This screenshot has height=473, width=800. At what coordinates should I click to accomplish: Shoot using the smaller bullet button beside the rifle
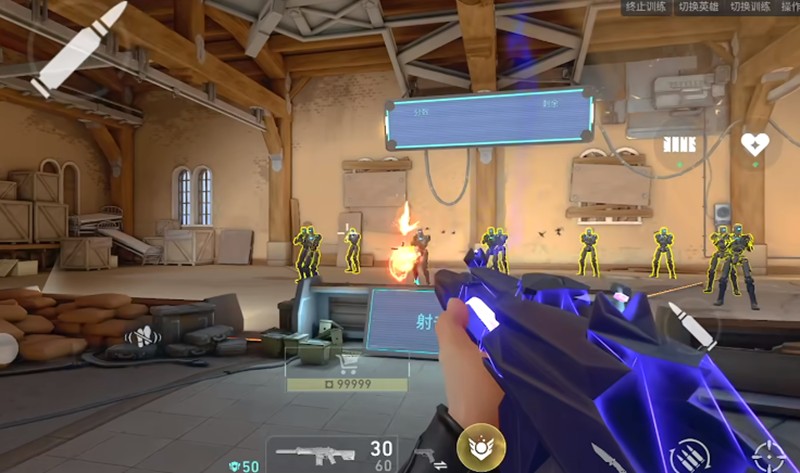tap(692, 326)
